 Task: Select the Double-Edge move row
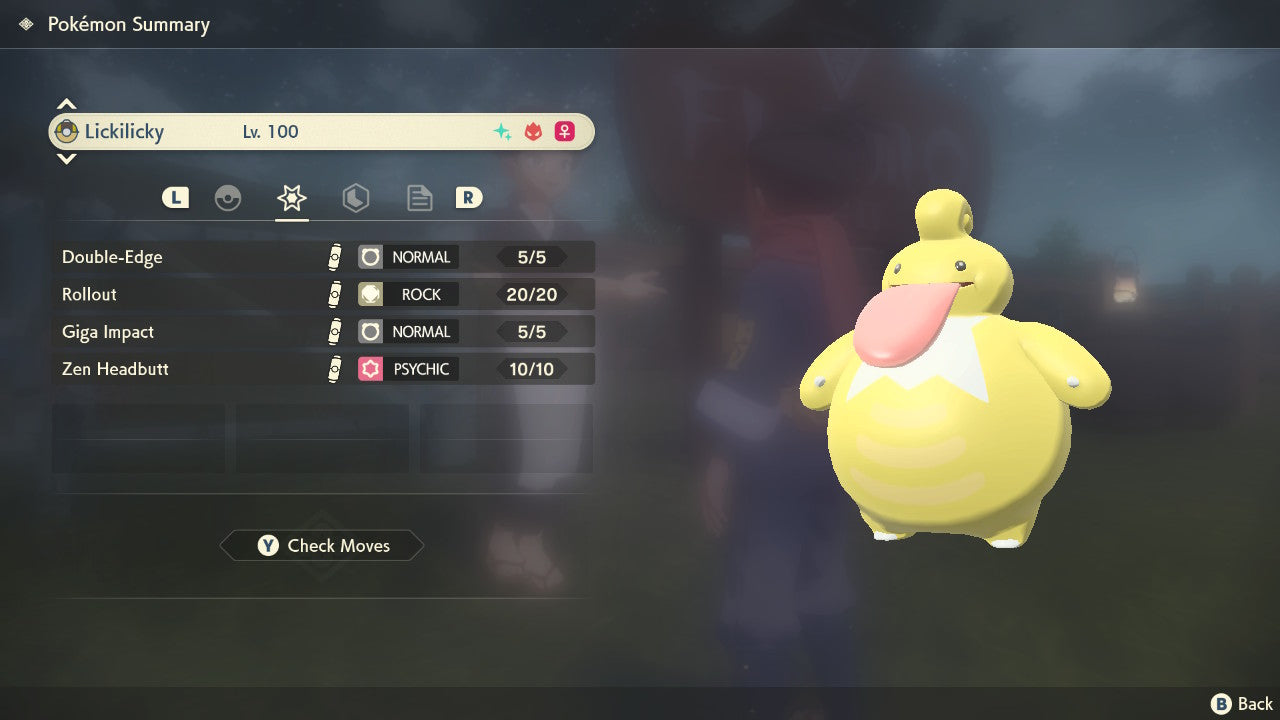[324, 257]
